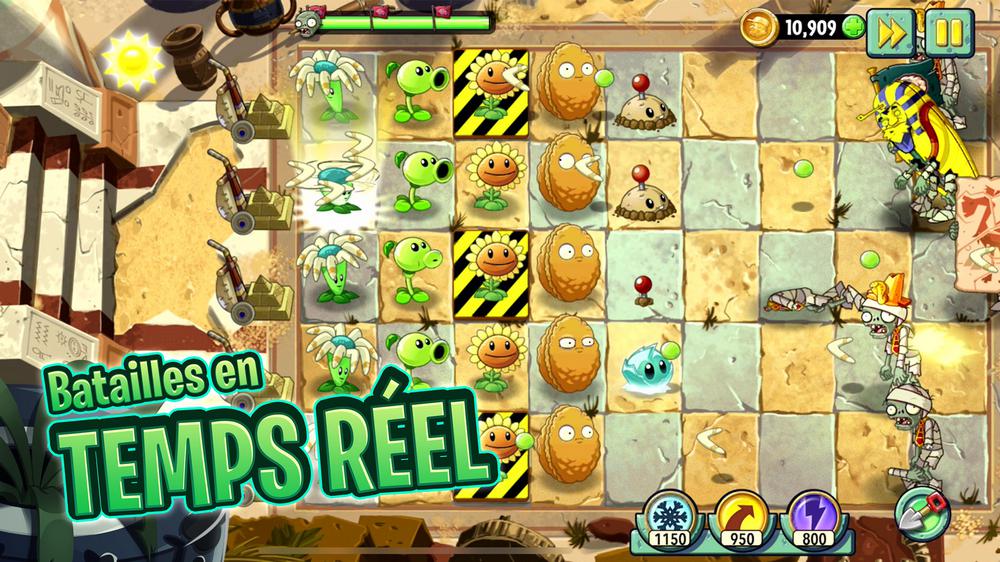Pause the game

point(948,31)
